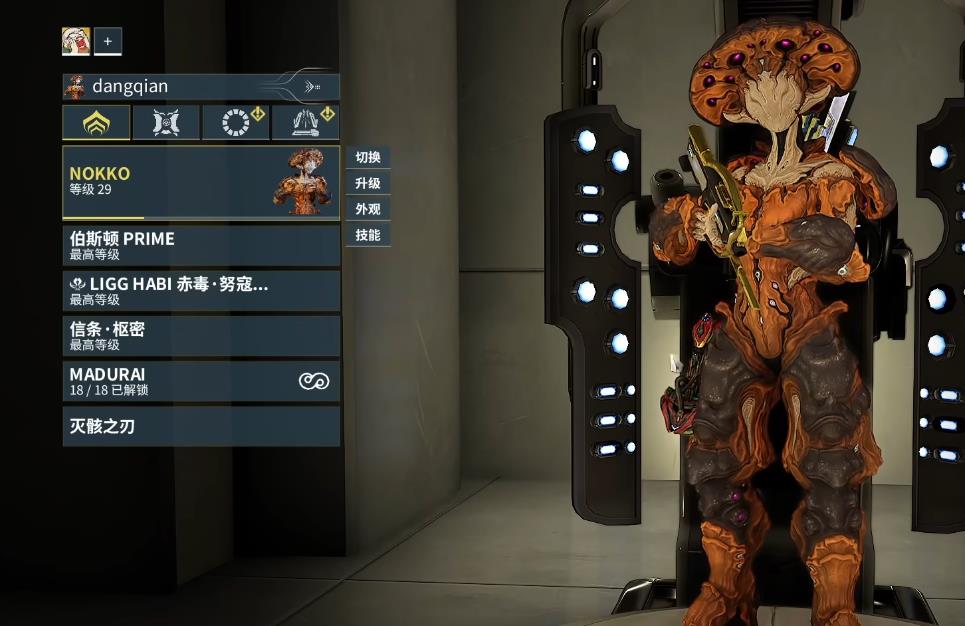Select the LIGG HABI secondary weapon slot
Viewport: 965px width, 626px height.
point(201,290)
